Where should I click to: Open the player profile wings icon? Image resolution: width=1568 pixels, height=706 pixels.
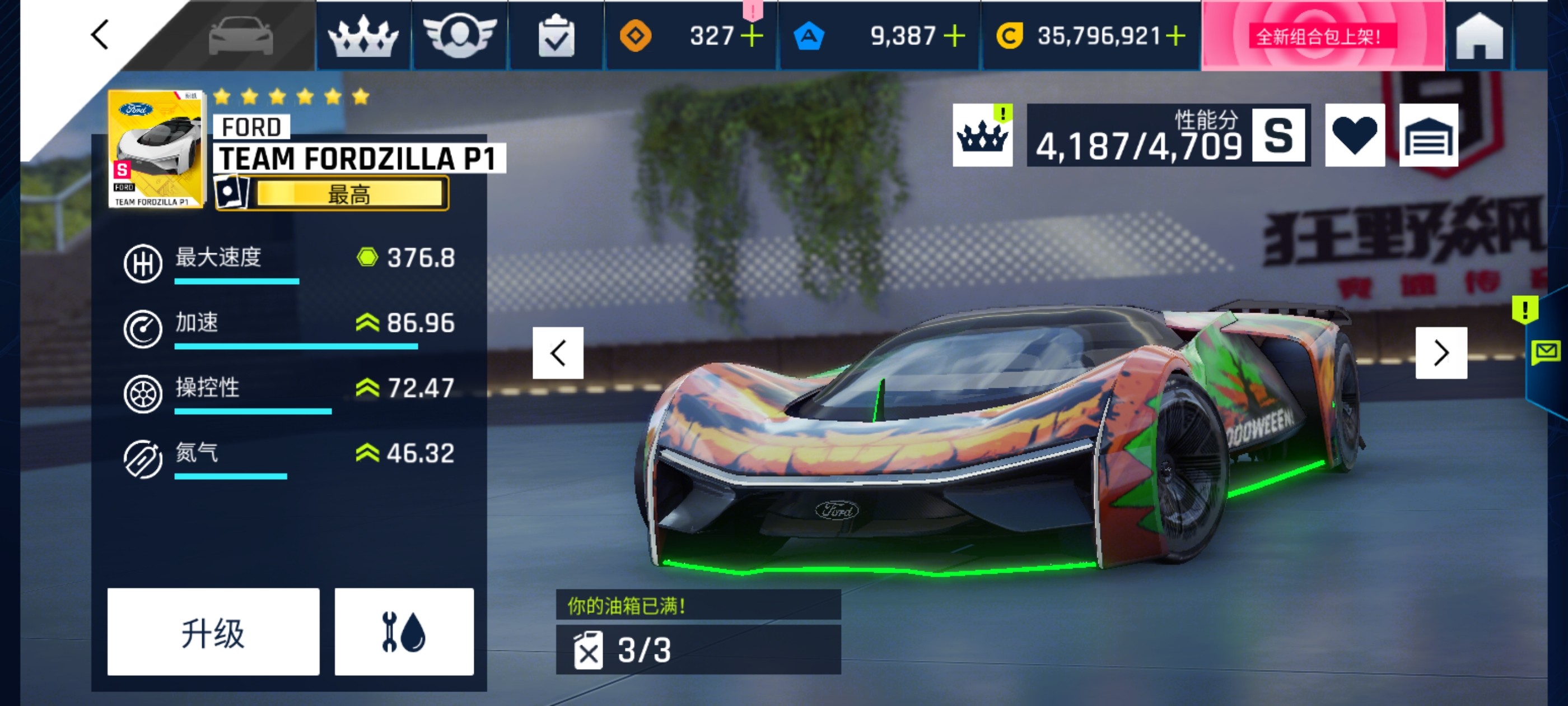[x=460, y=36]
